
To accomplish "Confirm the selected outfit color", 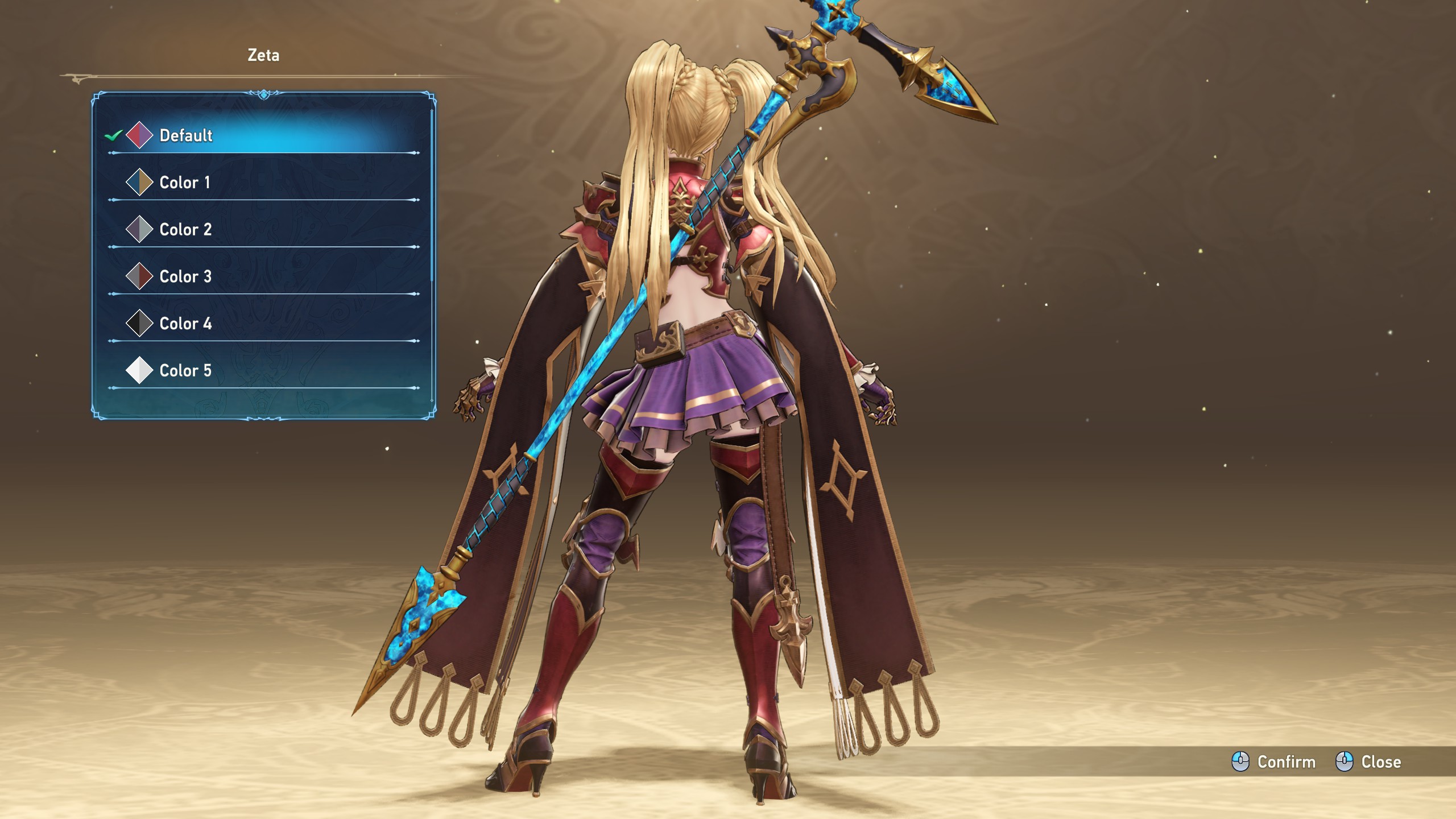I will pyautogui.click(x=1274, y=762).
